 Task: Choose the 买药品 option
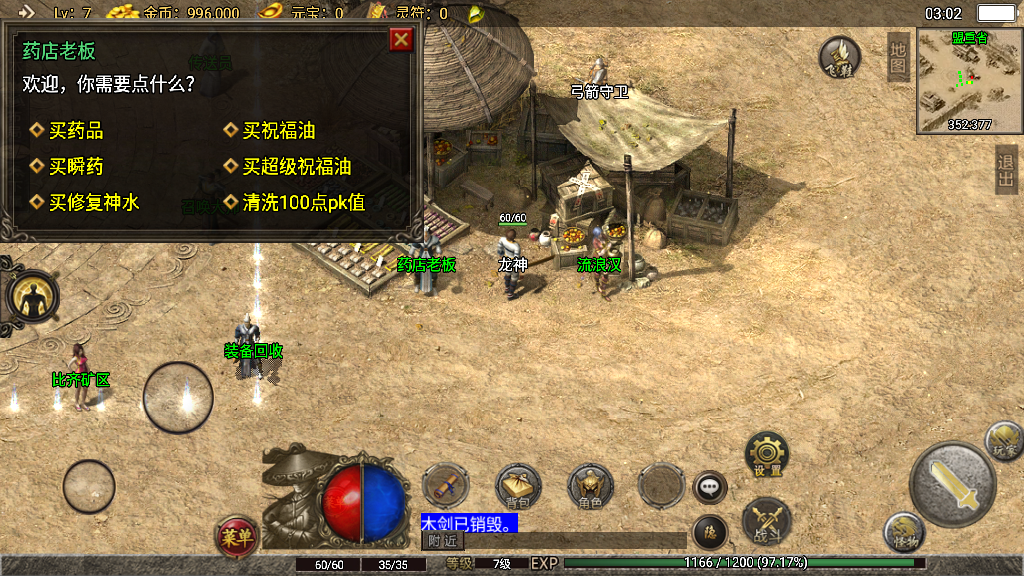pyautogui.click(x=75, y=131)
